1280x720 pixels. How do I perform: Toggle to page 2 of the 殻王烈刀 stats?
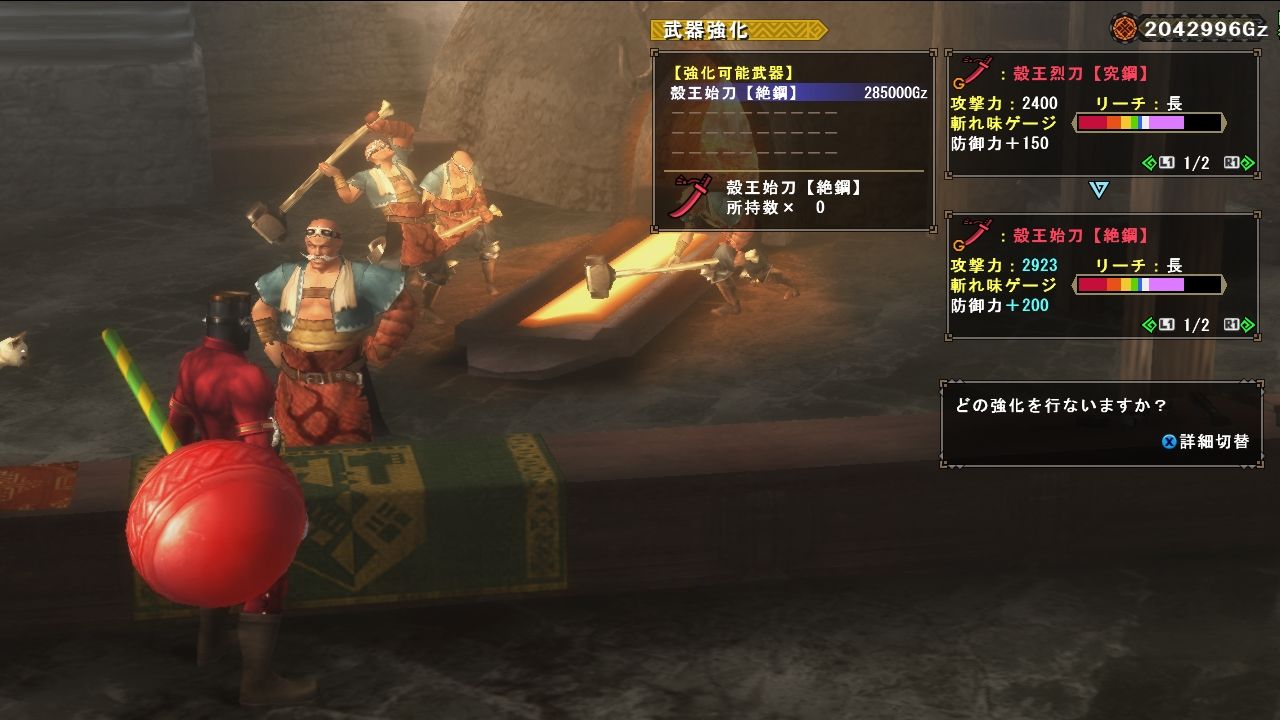coord(1247,161)
